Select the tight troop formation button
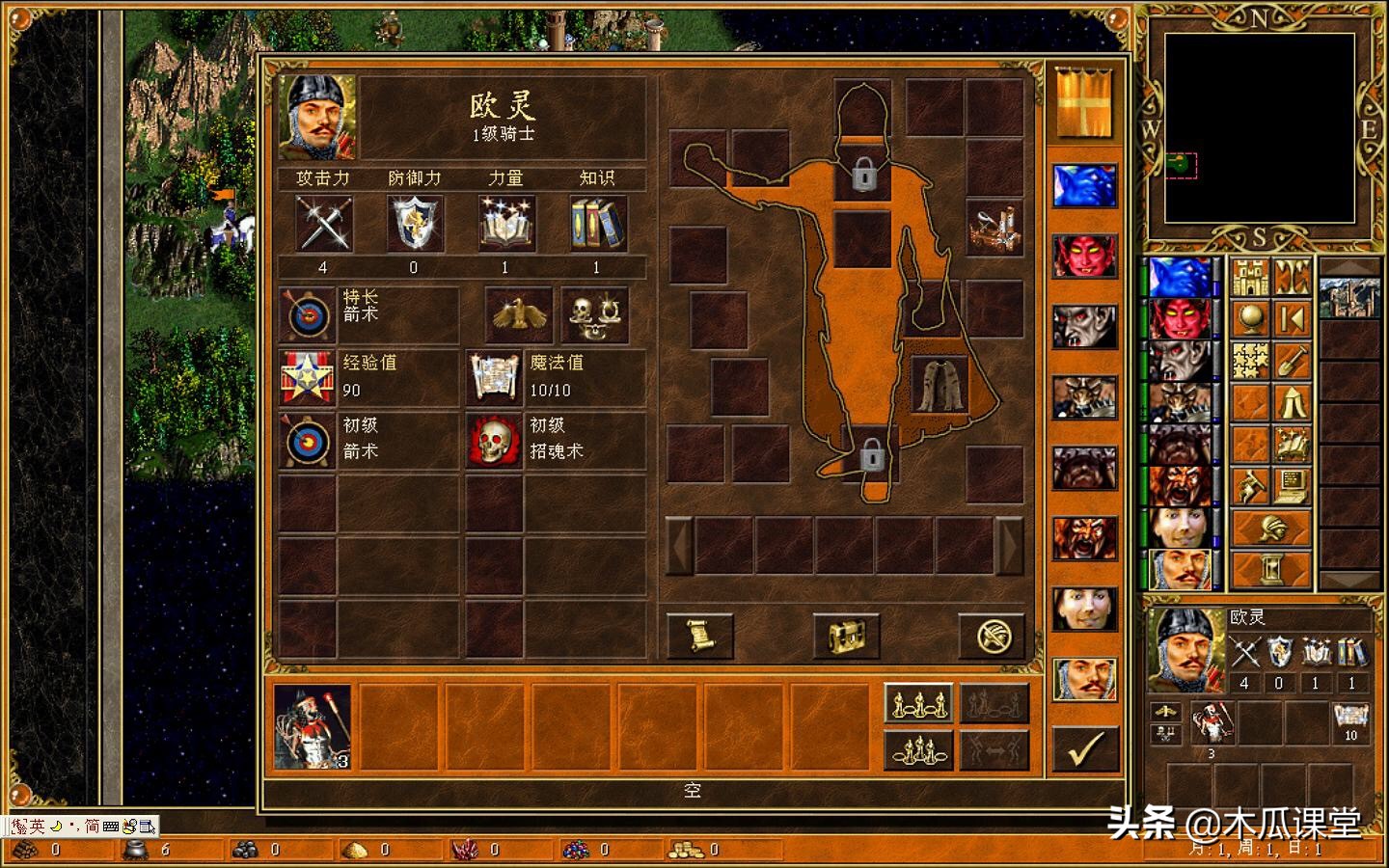The width and height of the screenshot is (1389, 868). pos(918,749)
